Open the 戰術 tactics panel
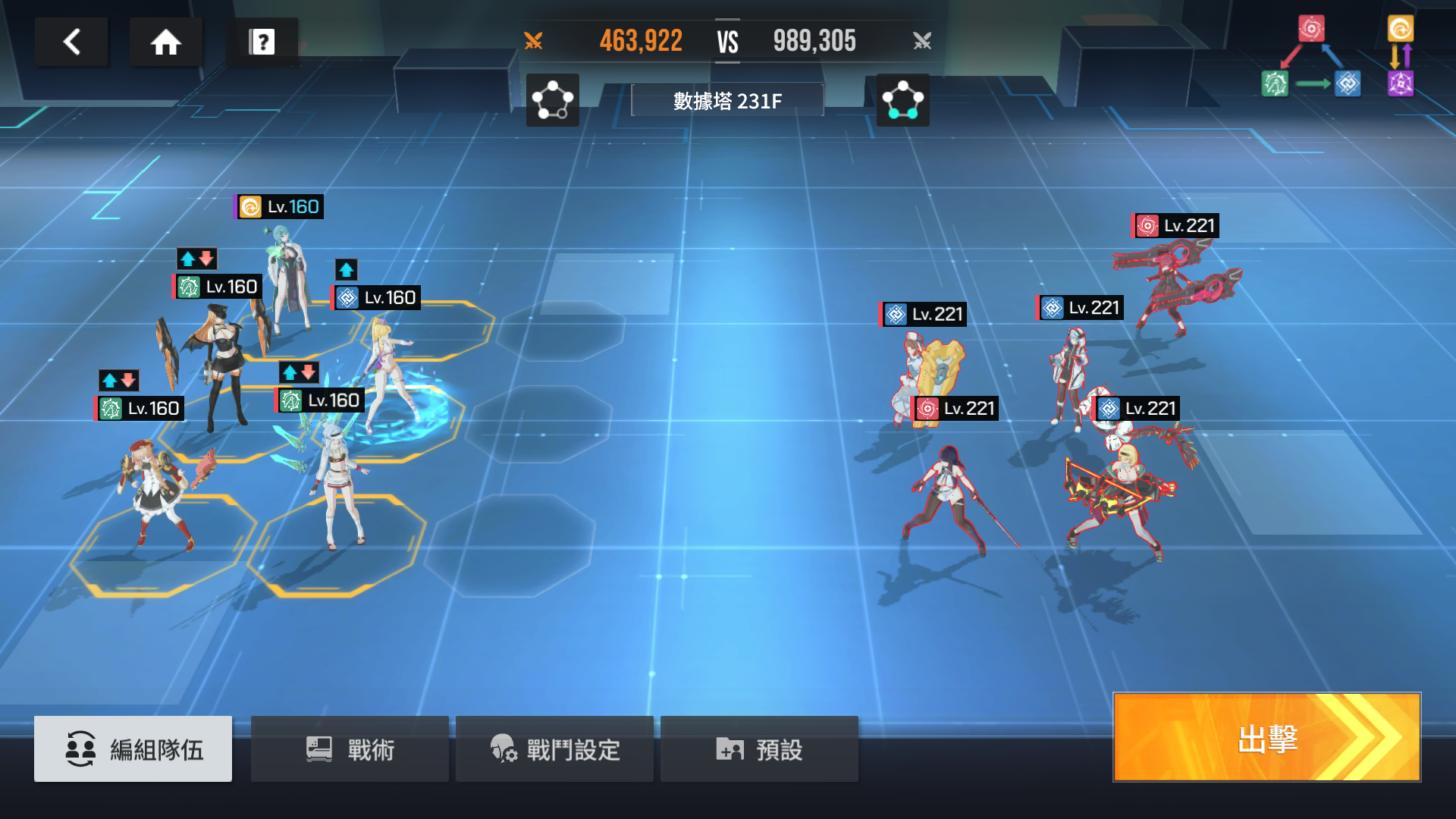This screenshot has width=1456, height=819. 350,749
